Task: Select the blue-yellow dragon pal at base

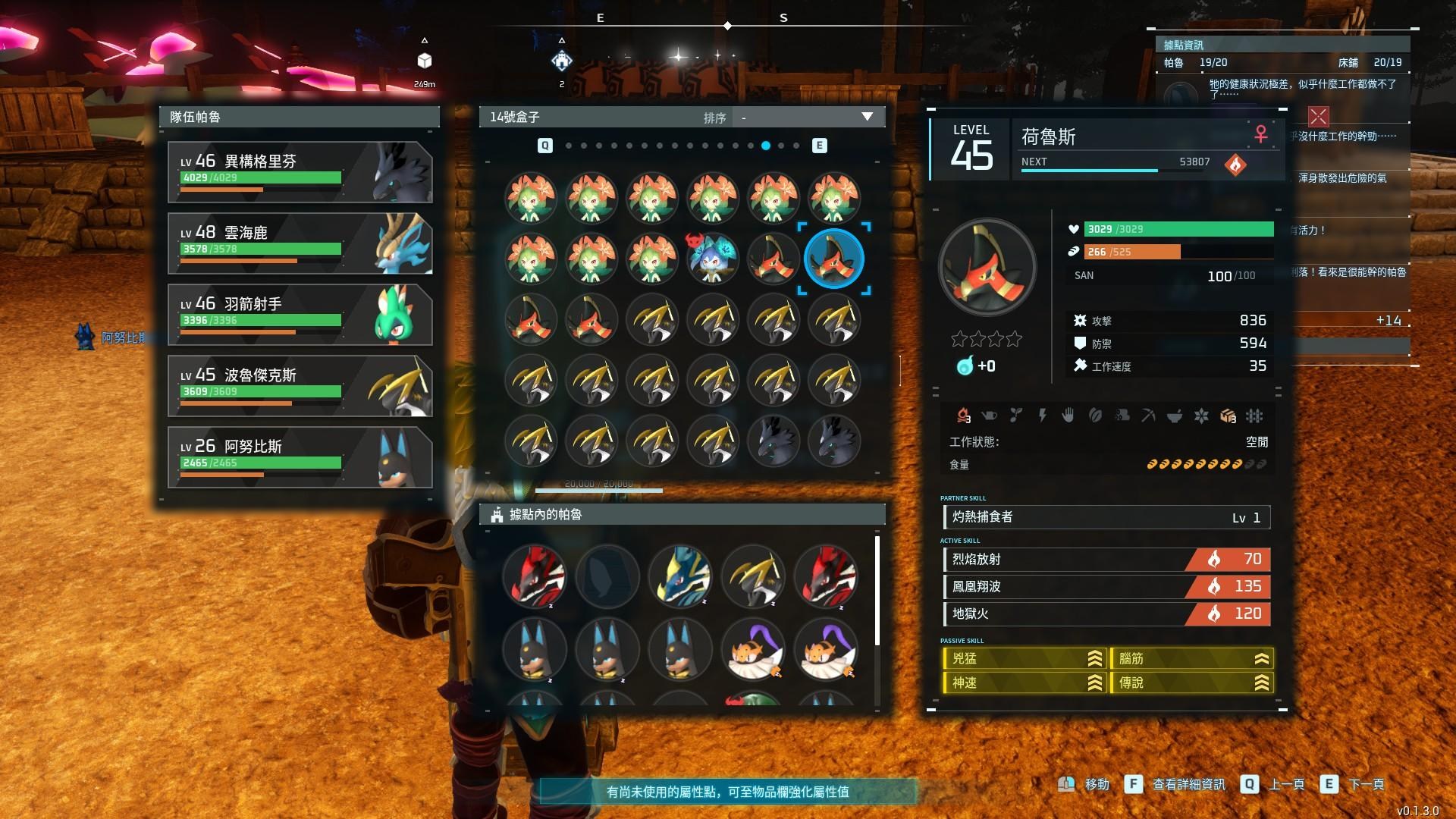Action: coord(680,576)
